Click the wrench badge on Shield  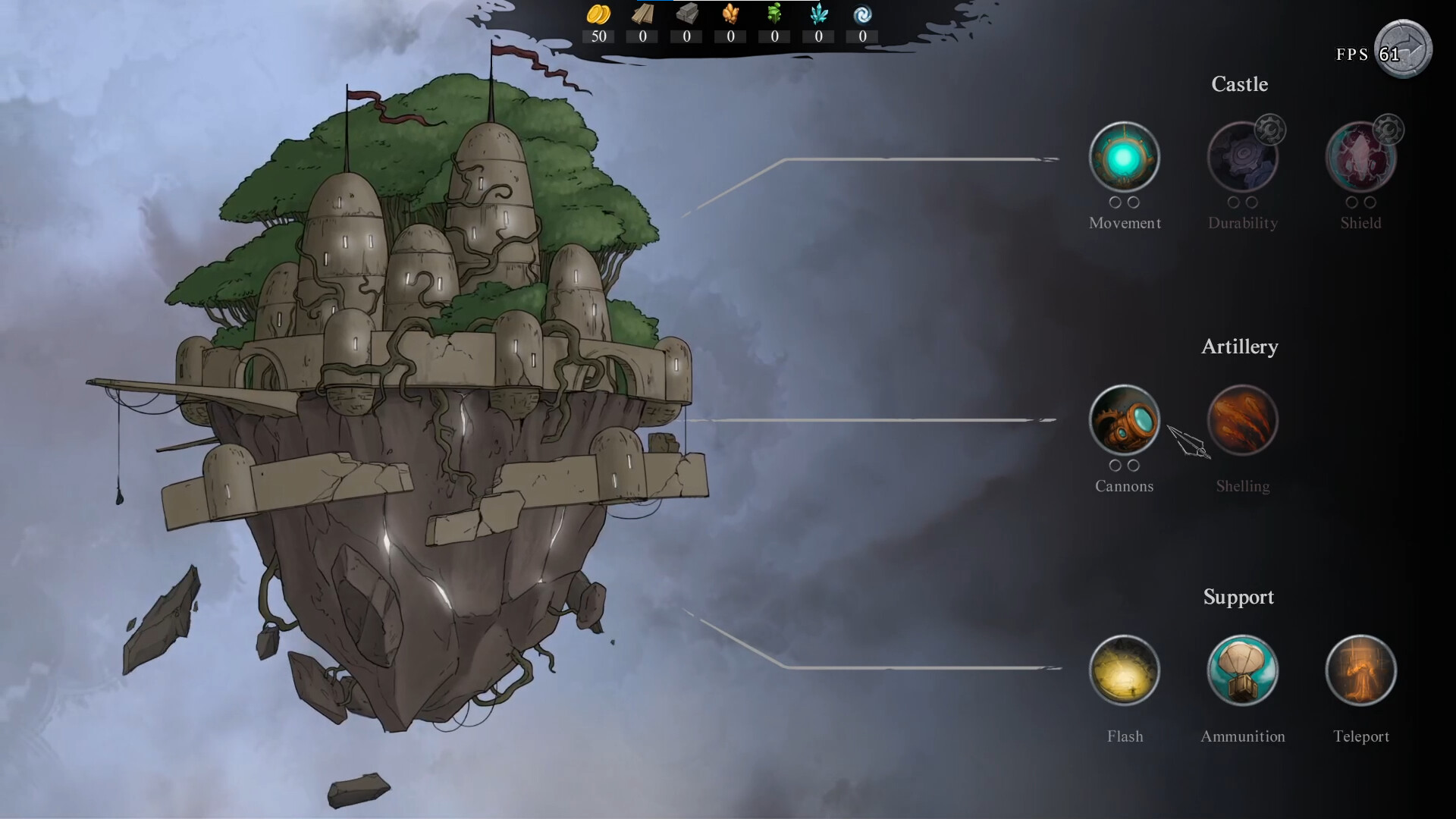[1389, 129]
